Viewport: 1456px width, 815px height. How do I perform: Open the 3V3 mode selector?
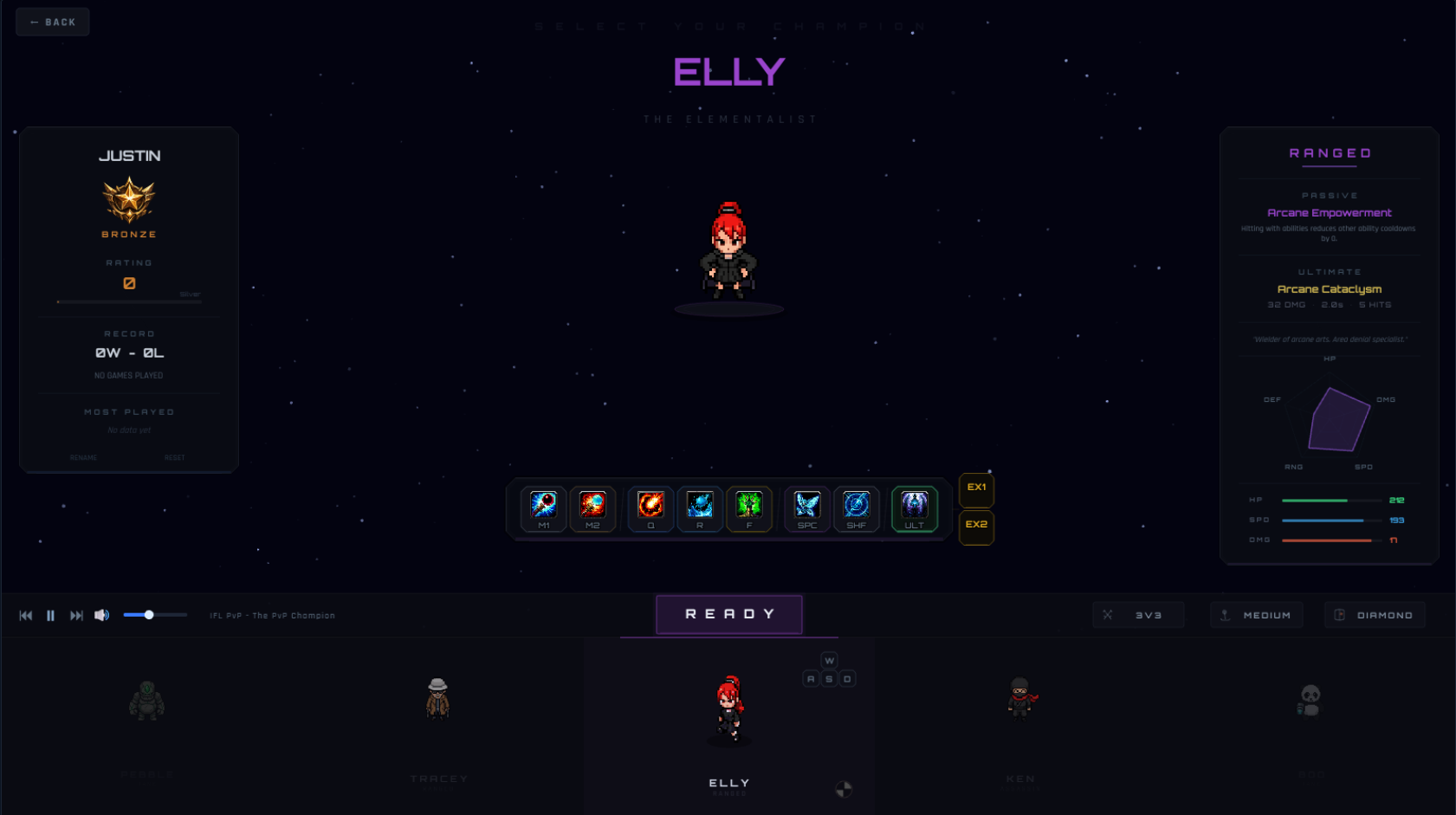(x=1138, y=614)
